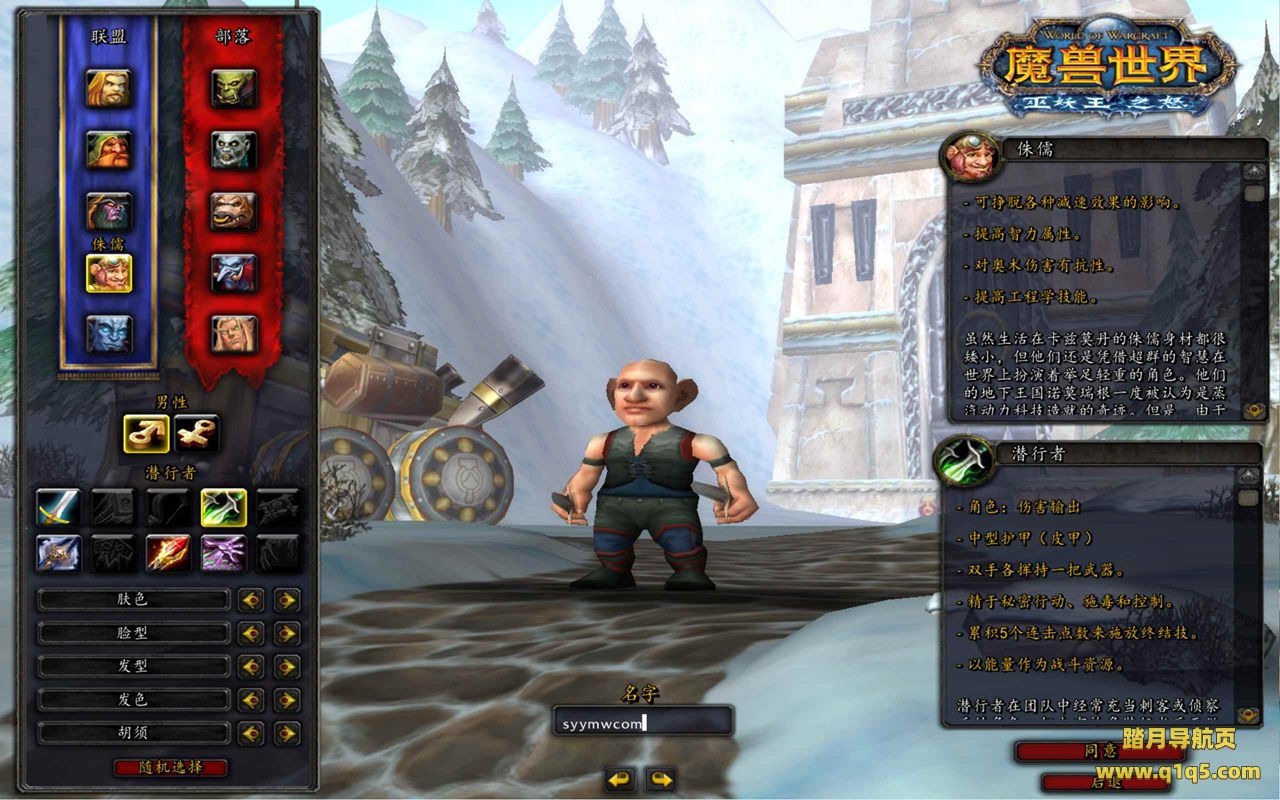
Task: Select the purple Warlock class icon
Action: coord(223,552)
